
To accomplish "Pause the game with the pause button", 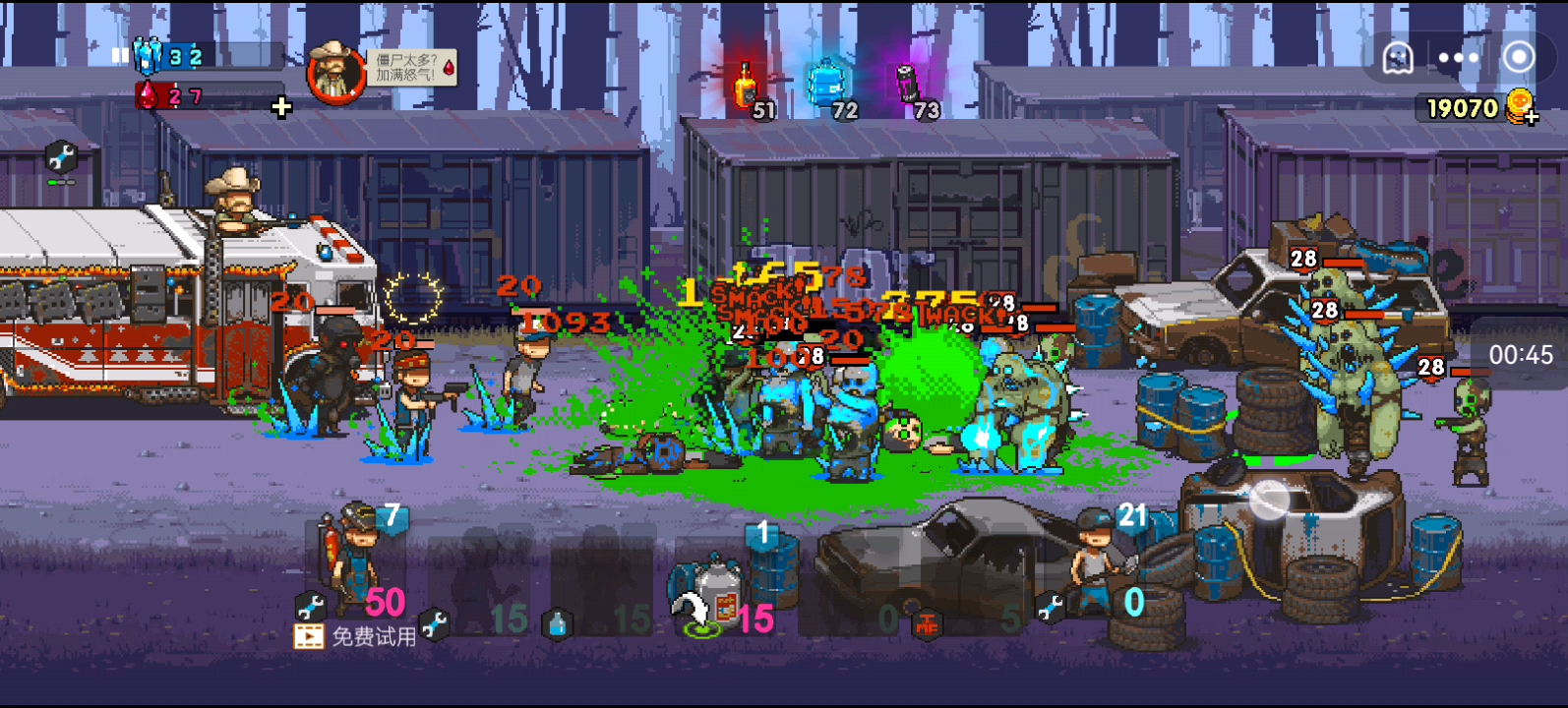I will point(120,56).
